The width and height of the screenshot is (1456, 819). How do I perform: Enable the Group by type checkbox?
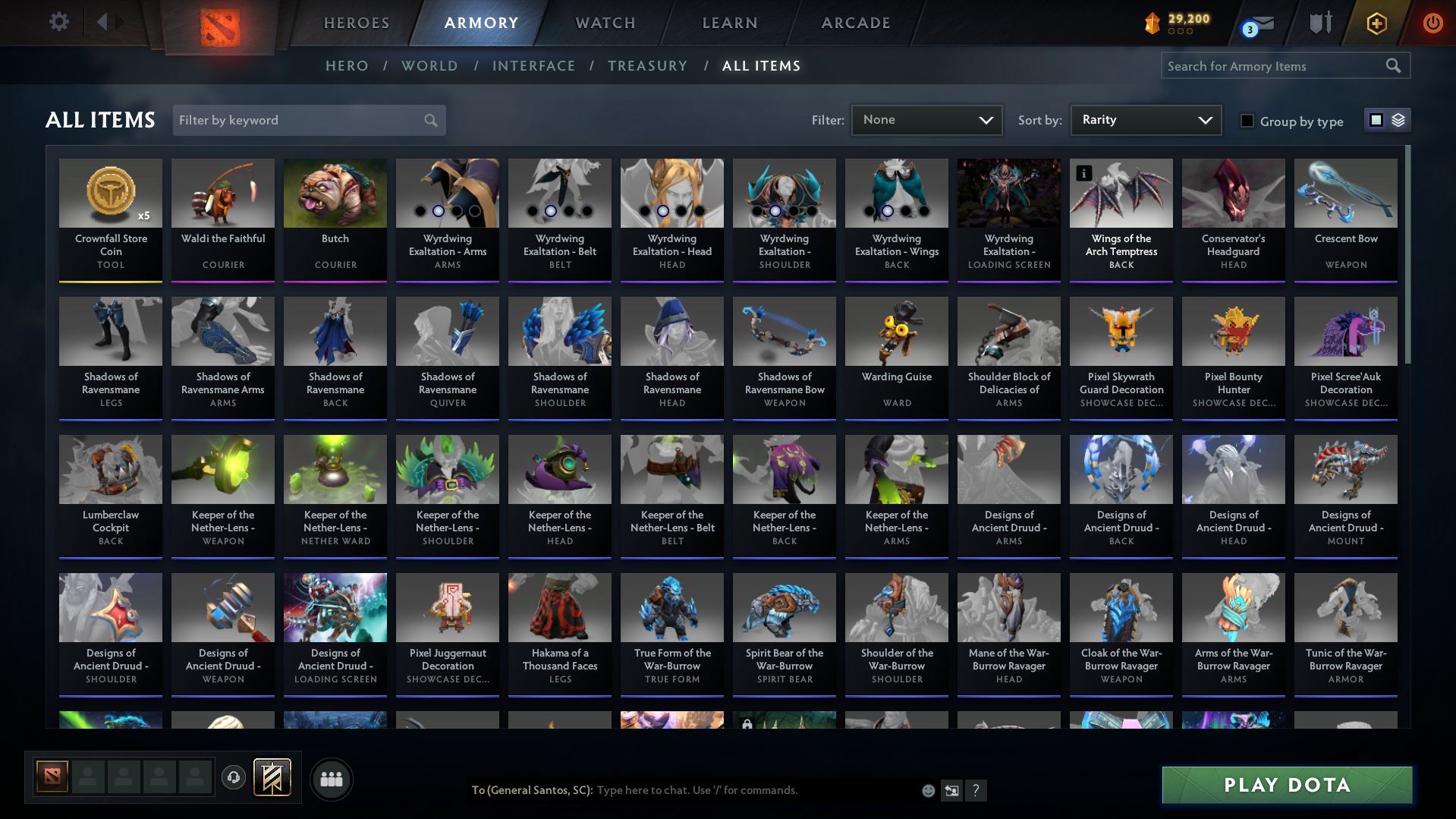point(1247,120)
